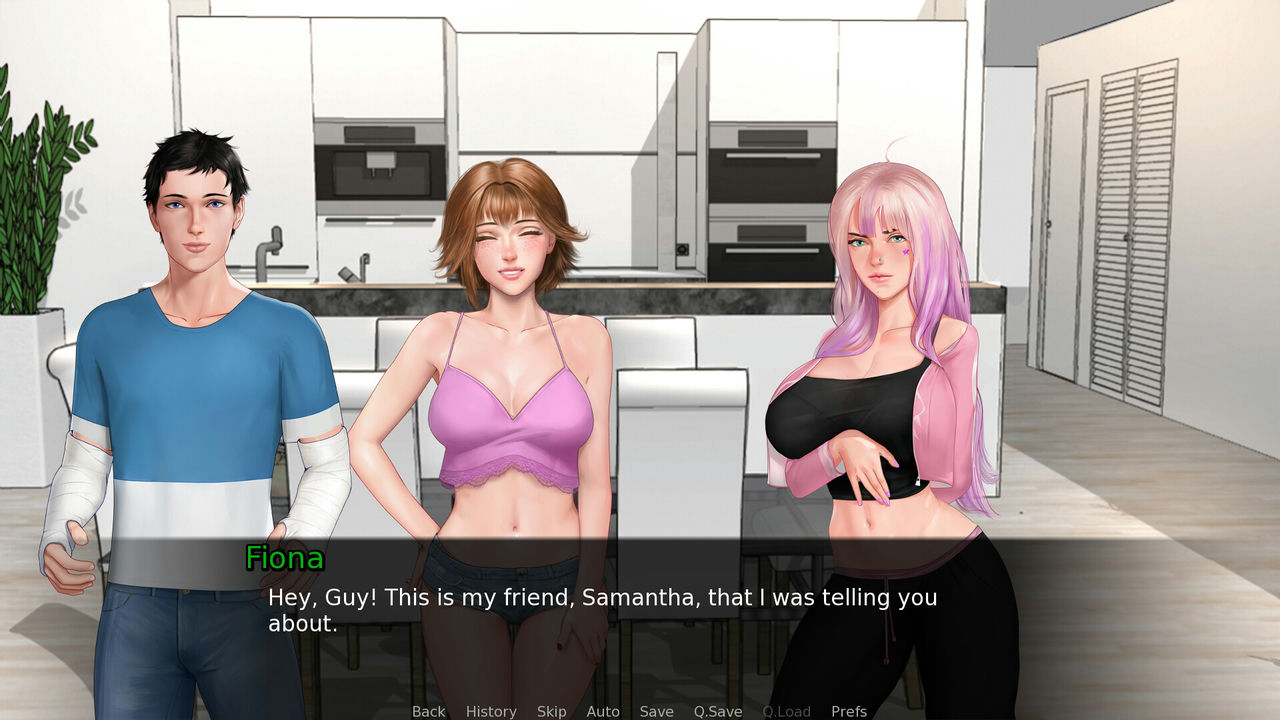This screenshot has height=720, width=1280.
Task: Open the Save screen
Action: 656,711
